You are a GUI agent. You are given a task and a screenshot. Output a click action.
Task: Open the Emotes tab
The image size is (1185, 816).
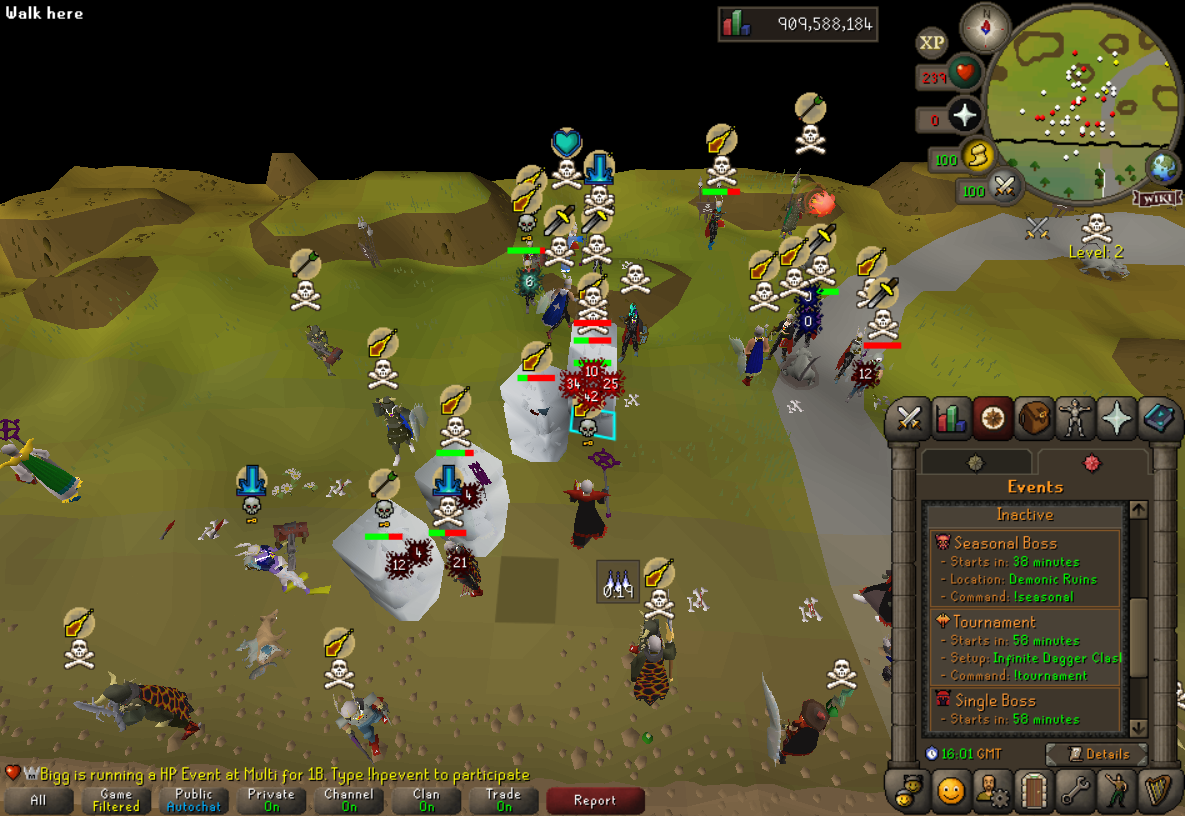pyautogui.click(x=1116, y=791)
